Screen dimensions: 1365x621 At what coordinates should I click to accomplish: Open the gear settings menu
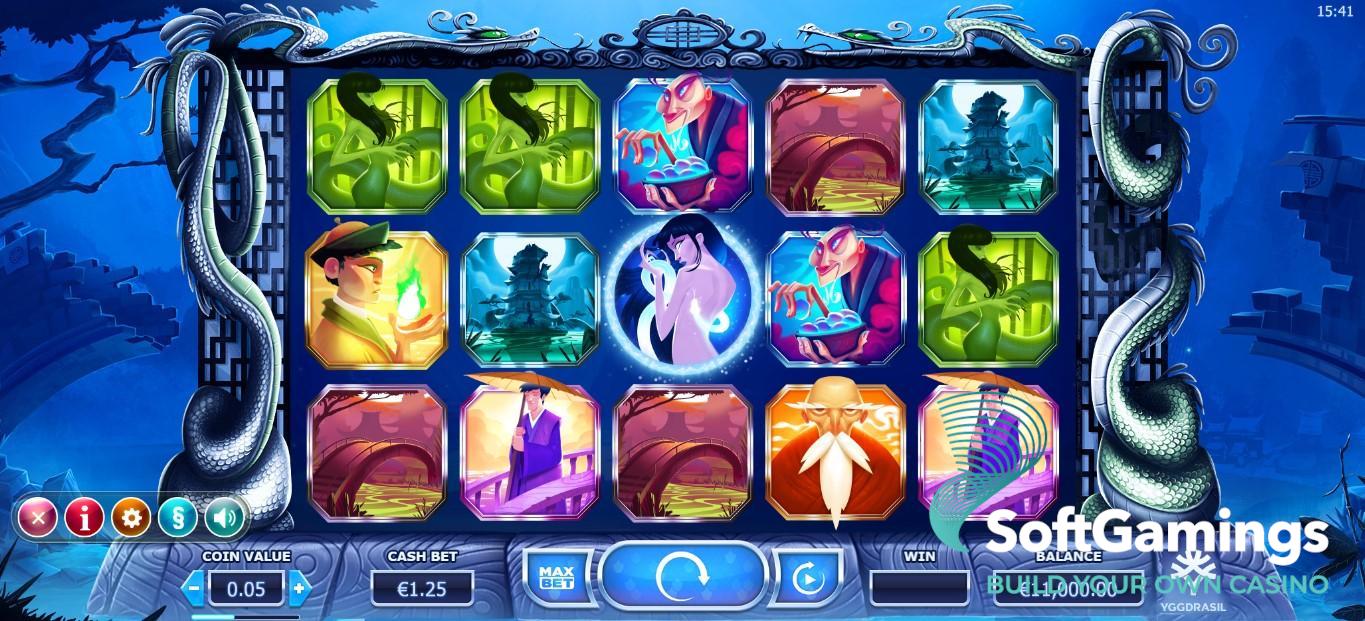131,517
